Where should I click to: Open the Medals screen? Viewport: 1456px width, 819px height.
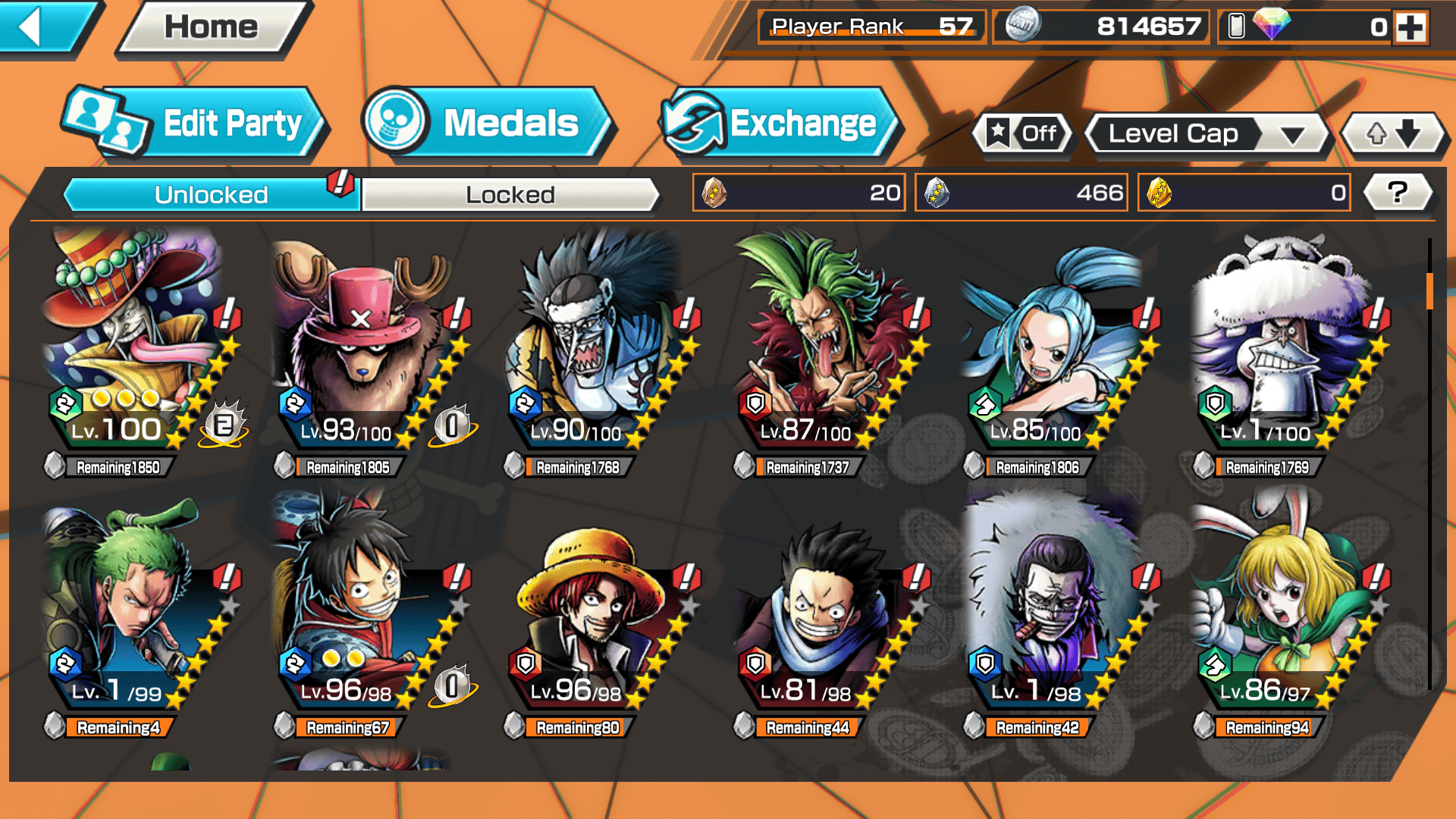(487, 124)
